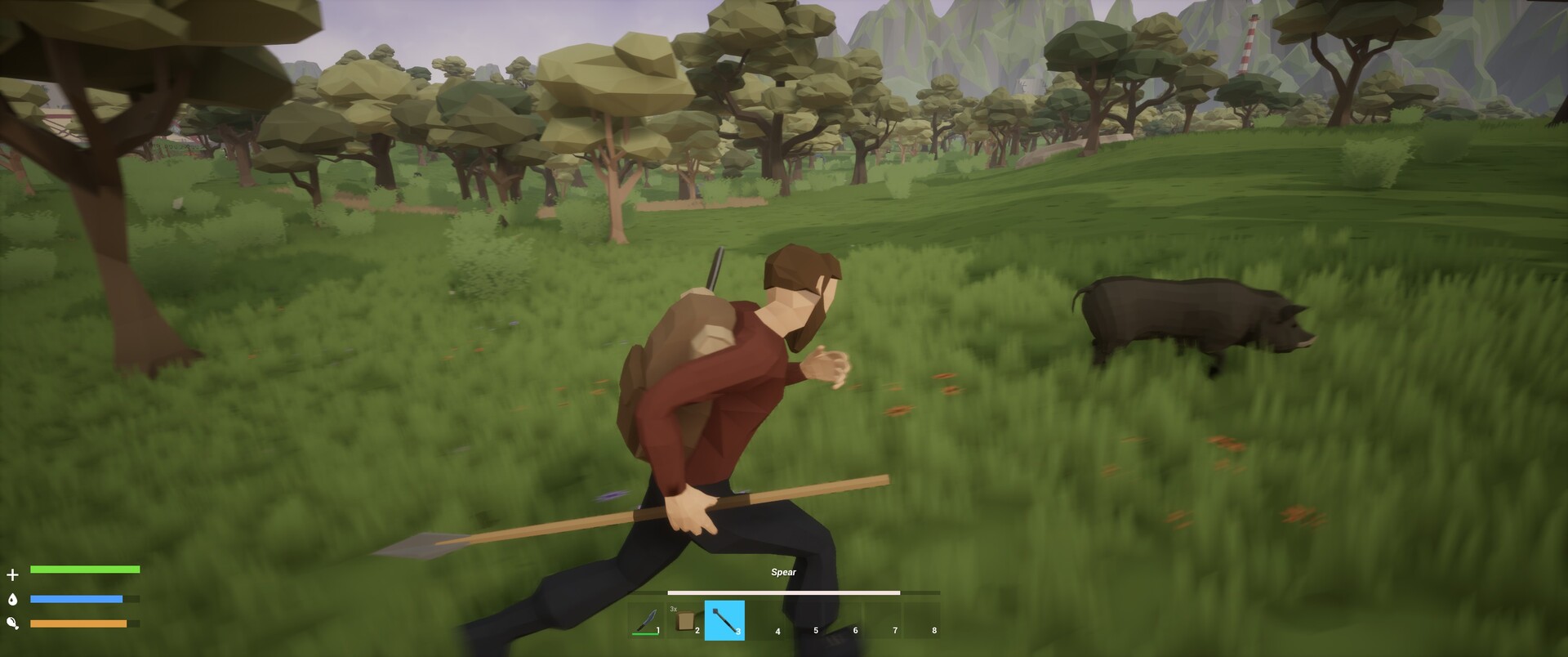Image resolution: width=1568 pixels, height=657 pixels.
Task: Click the Spear name label above the hotbar
Action: click(783, 572)
